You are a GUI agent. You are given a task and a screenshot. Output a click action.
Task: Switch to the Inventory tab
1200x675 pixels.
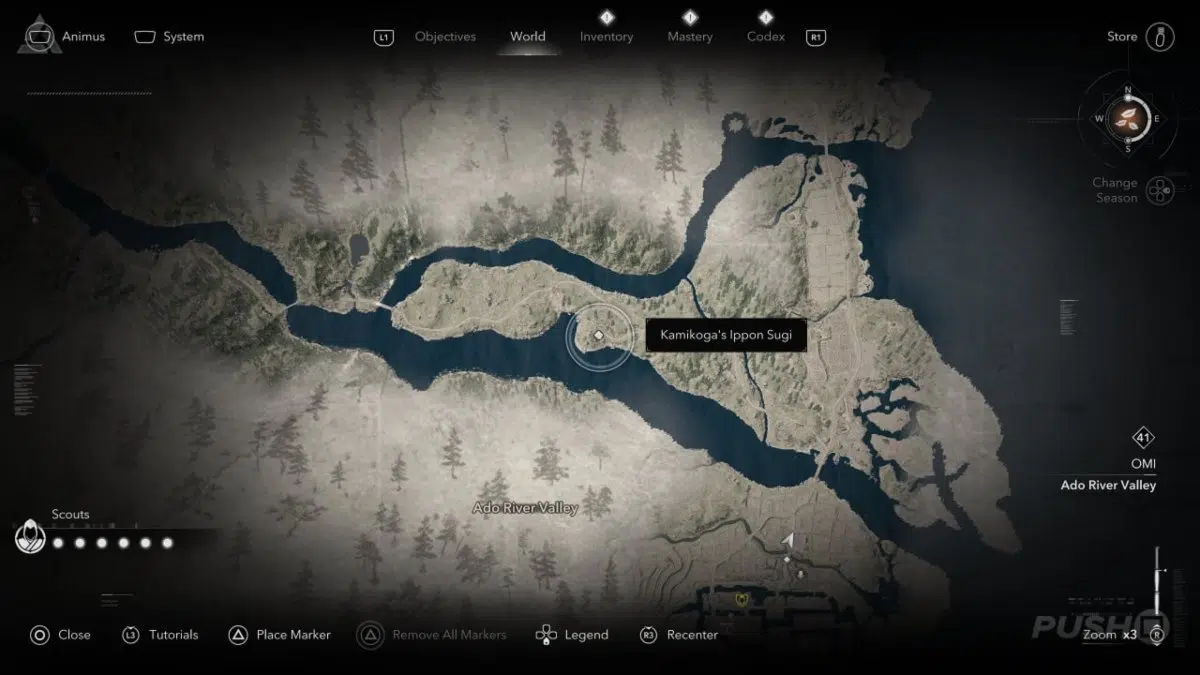pyautogui.click(x=606, y=37)
